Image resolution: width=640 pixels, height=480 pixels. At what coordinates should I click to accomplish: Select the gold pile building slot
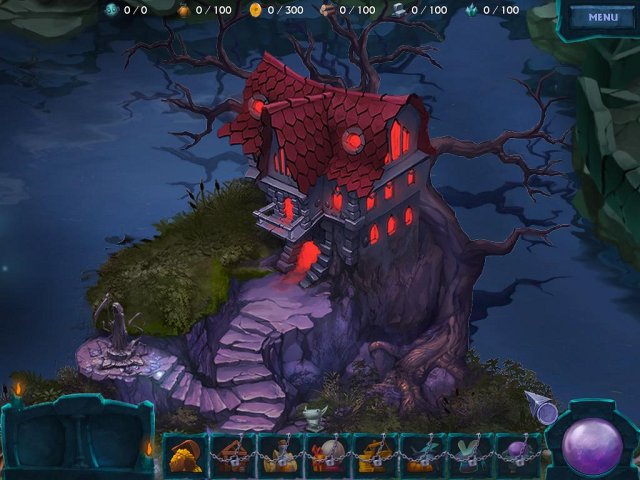pos(182,455)
